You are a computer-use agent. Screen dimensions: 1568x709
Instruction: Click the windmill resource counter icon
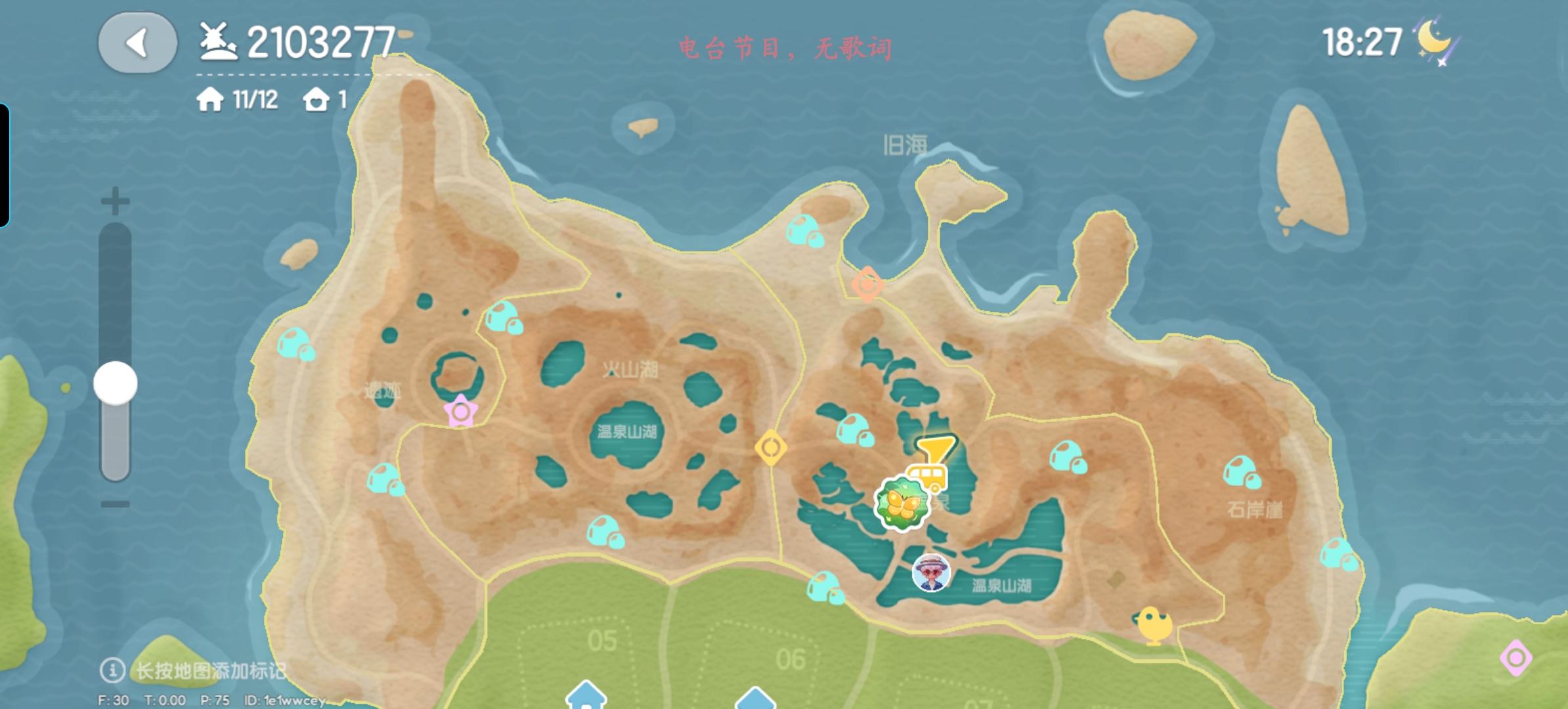pyautogui.click(x=217, y=41)
